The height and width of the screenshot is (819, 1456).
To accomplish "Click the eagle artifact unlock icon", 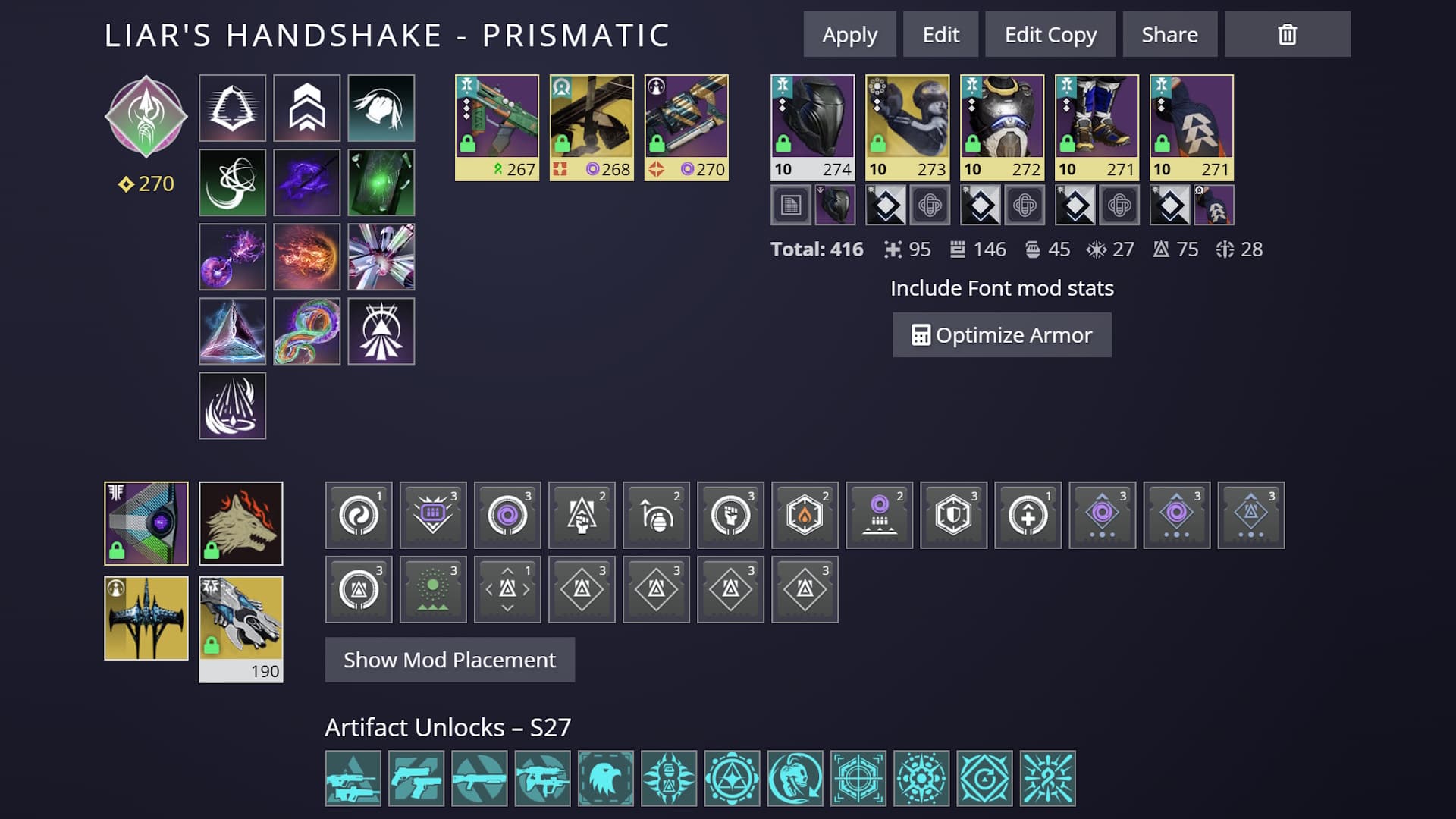I will click(x=604, y=779).
